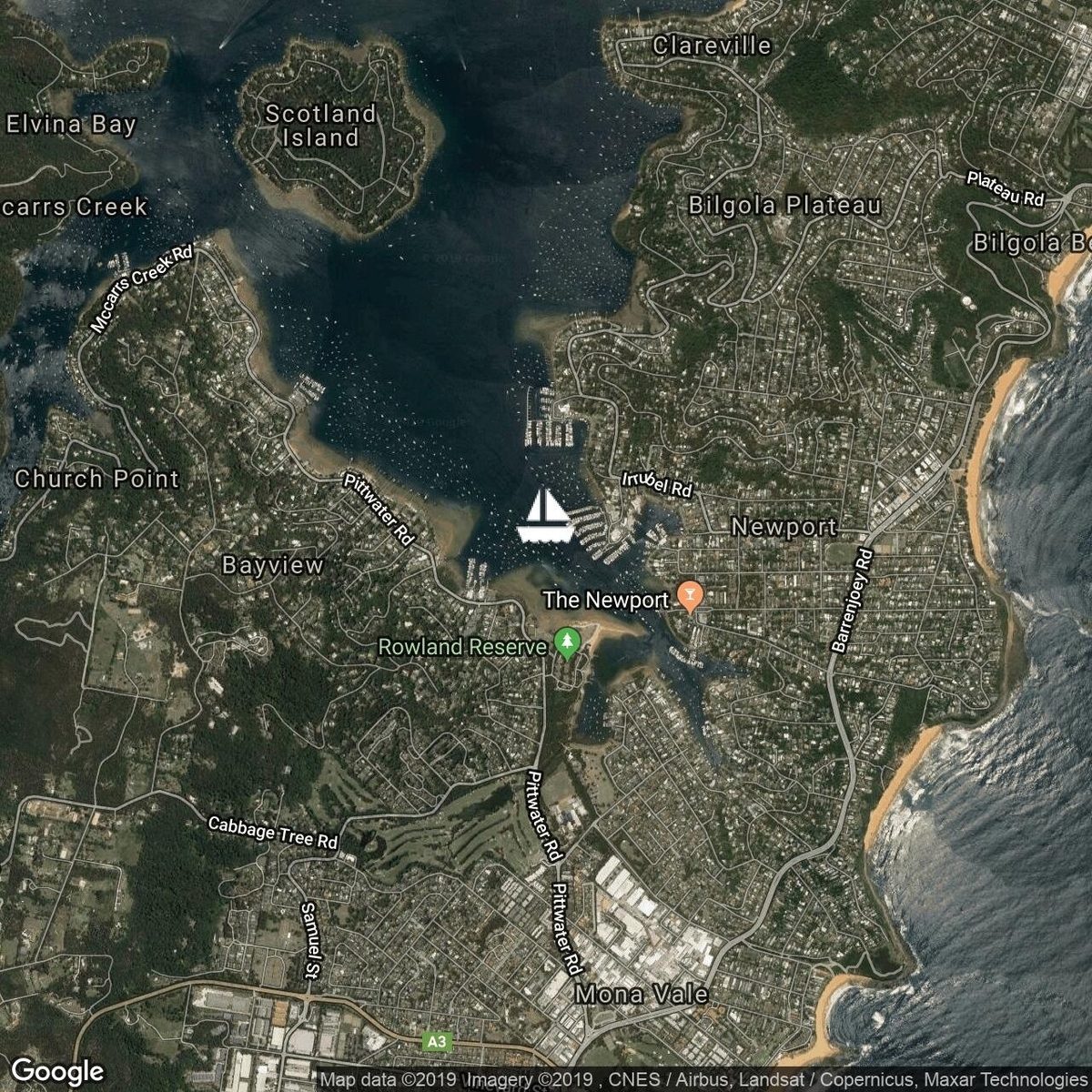Click the white sailboat map marker

(x=544, y=516)
